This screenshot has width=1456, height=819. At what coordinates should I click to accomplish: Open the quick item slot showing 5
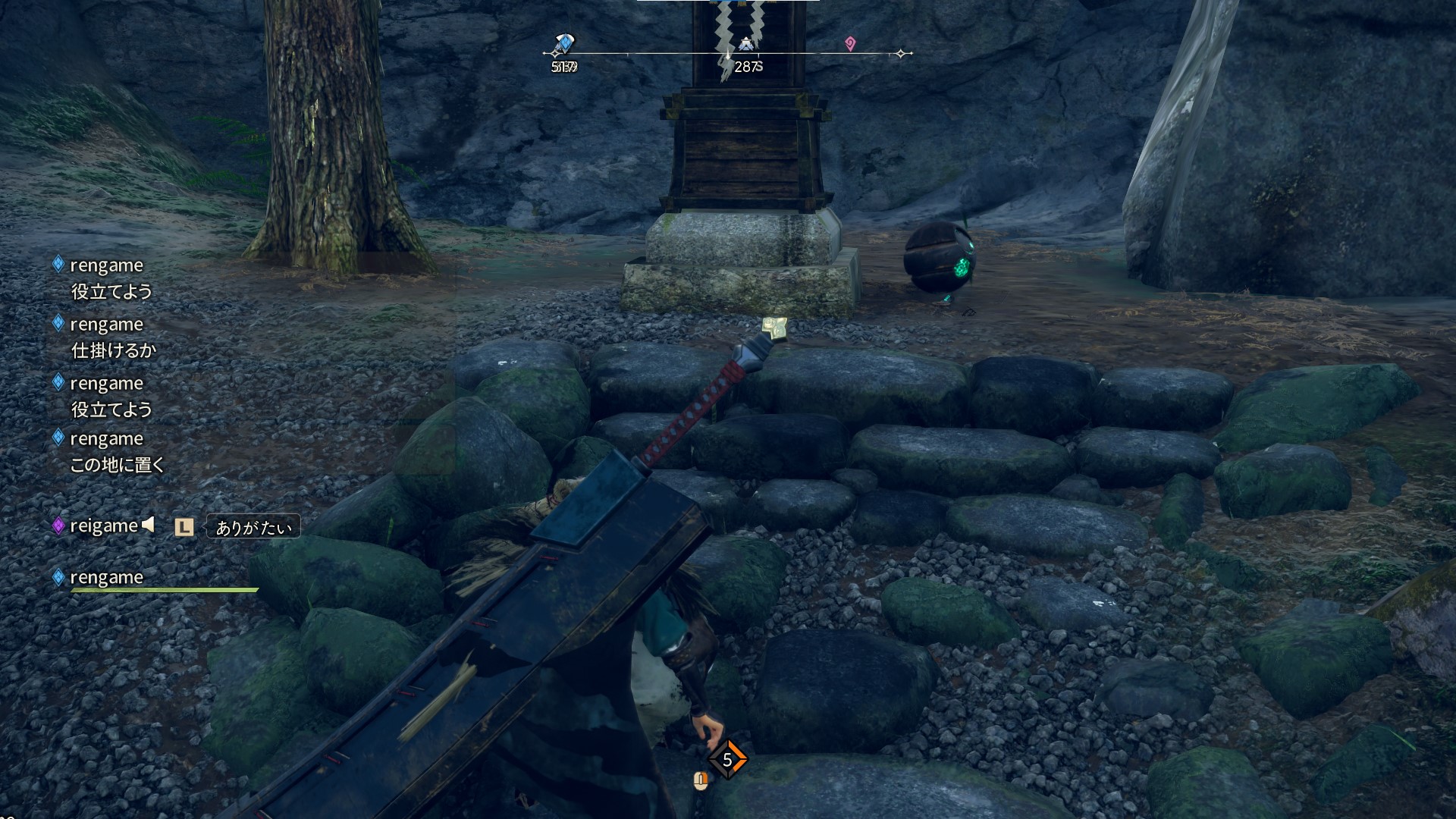pos(727,759)
